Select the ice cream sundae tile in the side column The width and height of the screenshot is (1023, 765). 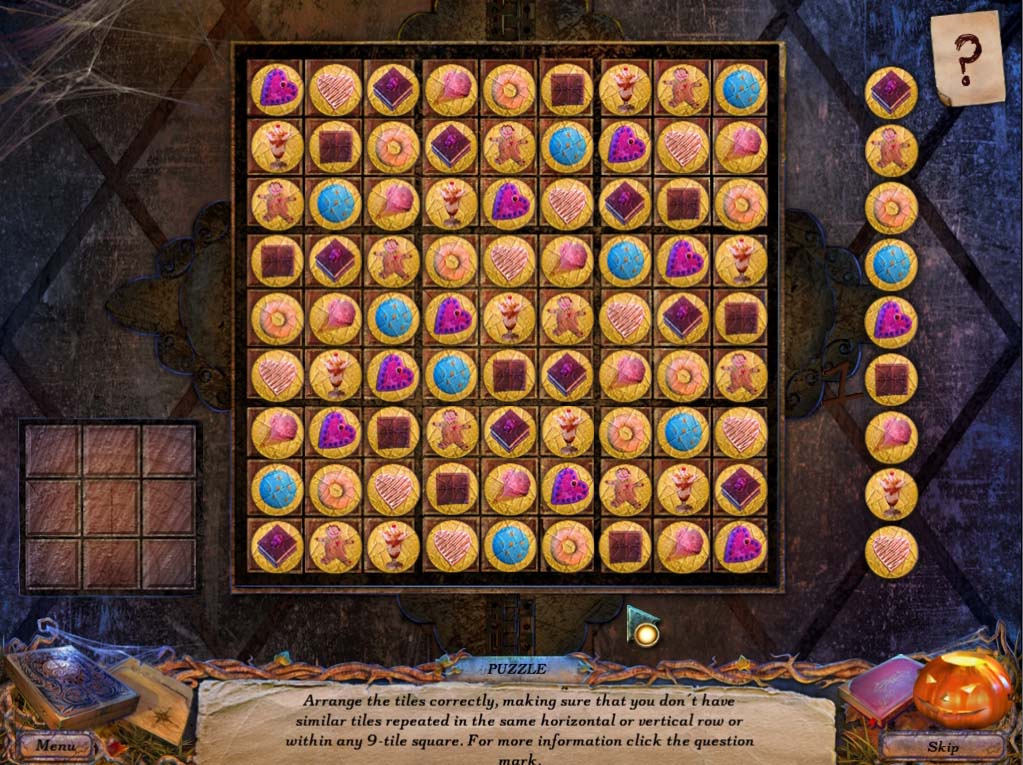tap(891, 494)
